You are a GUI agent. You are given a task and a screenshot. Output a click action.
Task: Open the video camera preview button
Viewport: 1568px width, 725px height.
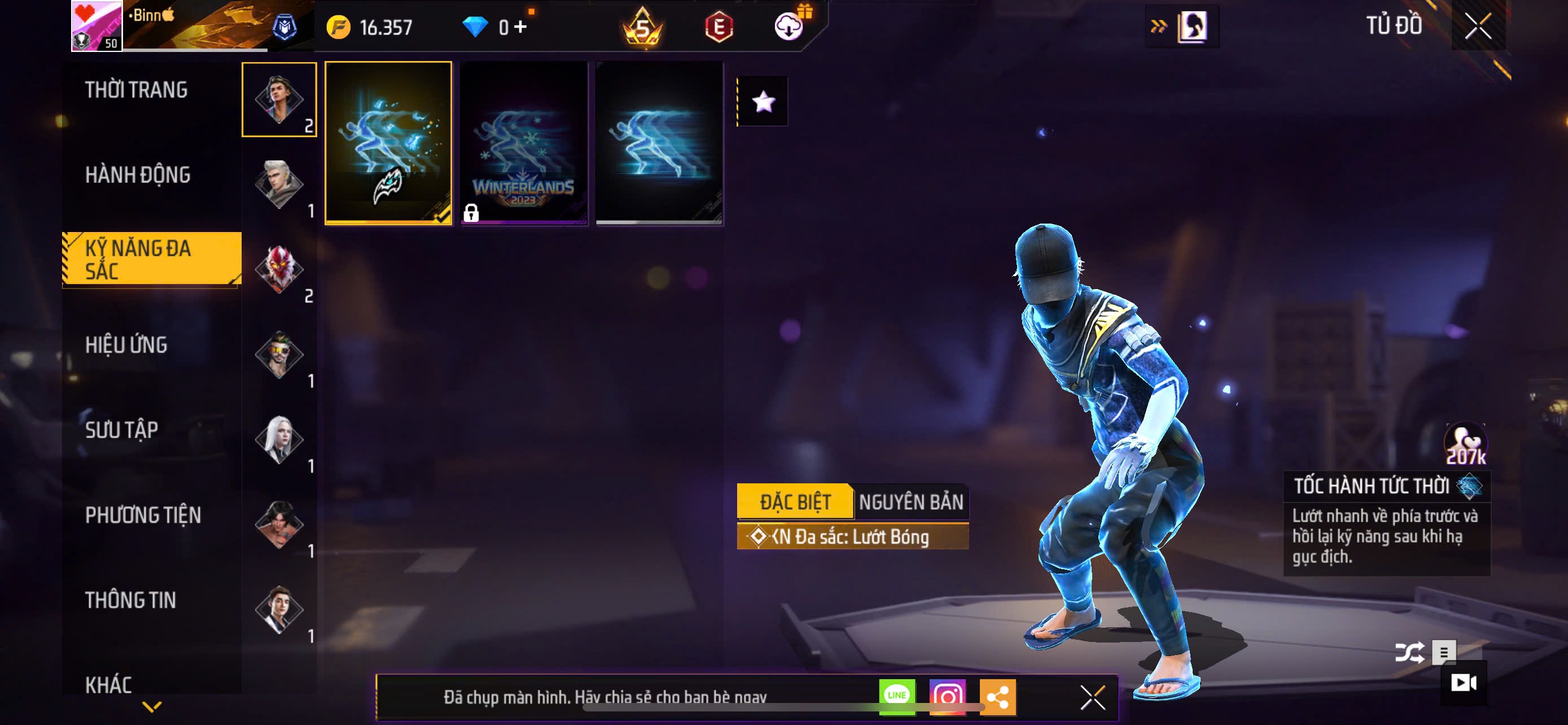(1464, 683)
